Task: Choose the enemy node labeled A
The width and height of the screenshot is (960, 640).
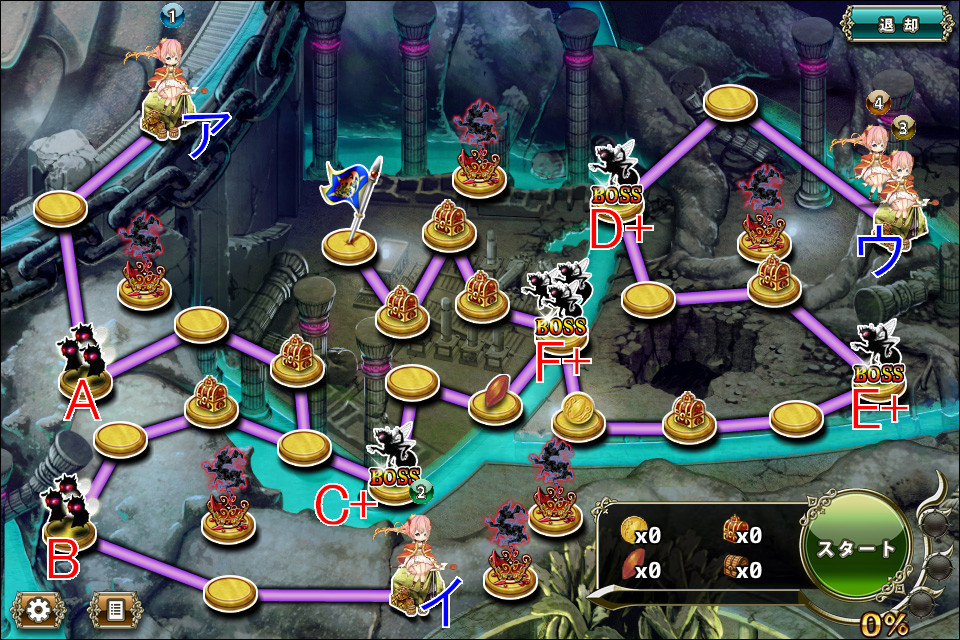Action: point(82,352)
